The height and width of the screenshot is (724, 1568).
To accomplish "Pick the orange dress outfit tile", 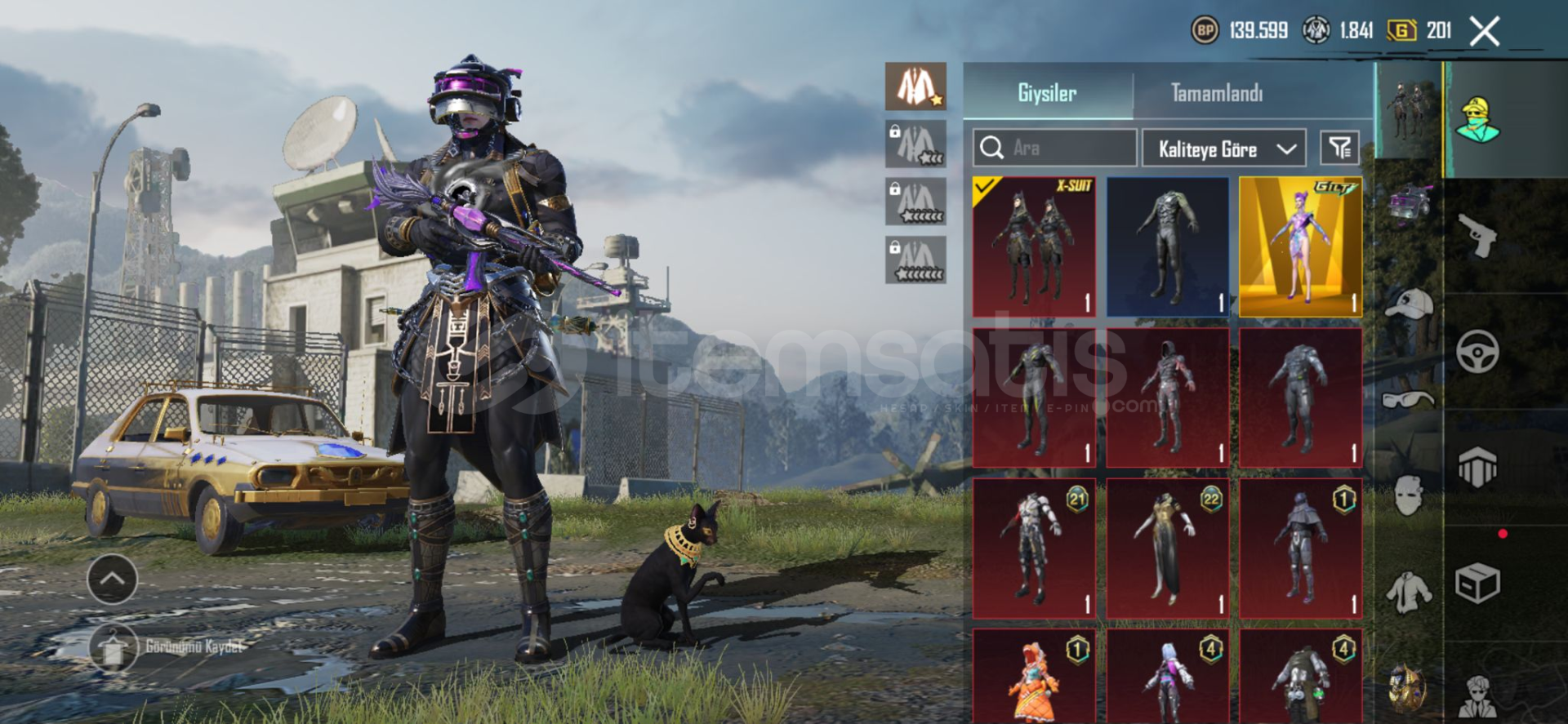I will coord(1034,676).
